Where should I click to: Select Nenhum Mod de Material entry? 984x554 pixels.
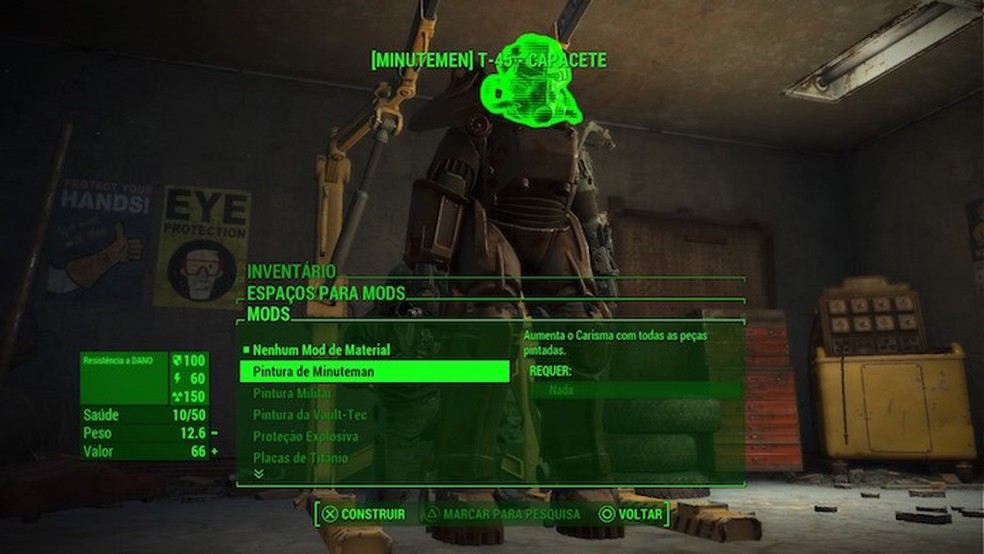click(x=321, y=351)
